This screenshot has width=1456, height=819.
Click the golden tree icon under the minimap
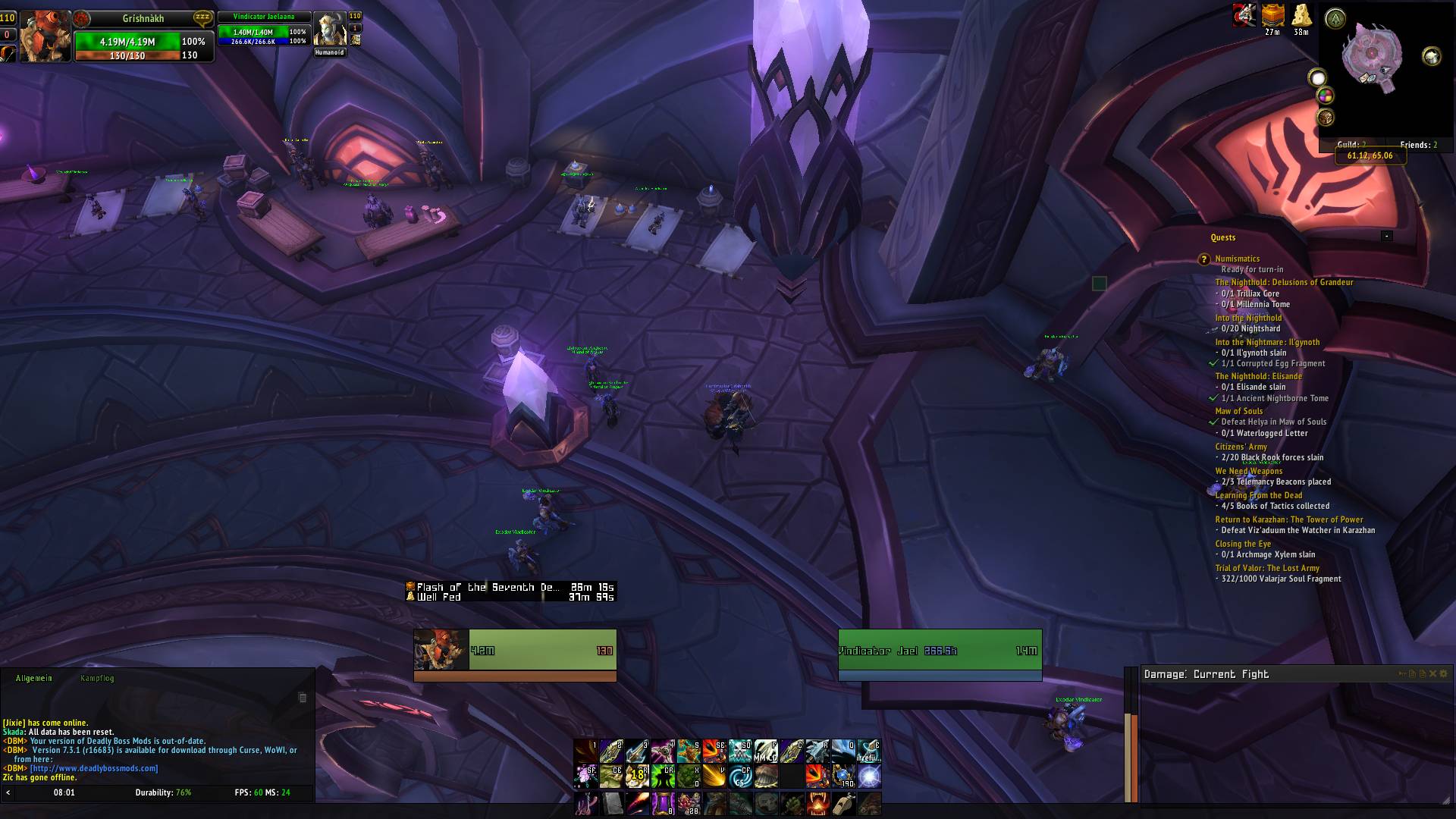[1326, 118]
